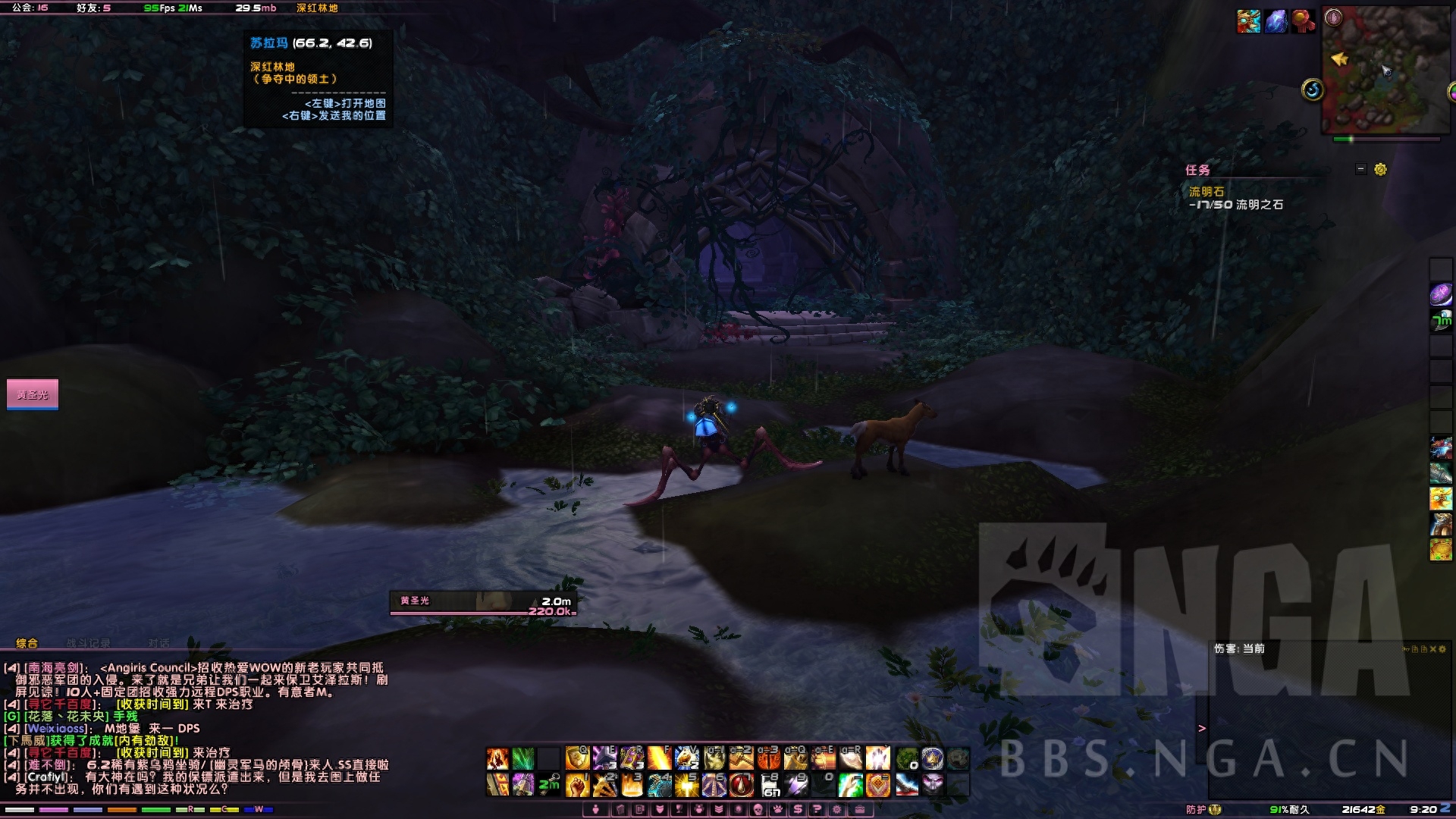Click the red ribbon badge buff icon

pyautogui.click(x=1303, y=21)
